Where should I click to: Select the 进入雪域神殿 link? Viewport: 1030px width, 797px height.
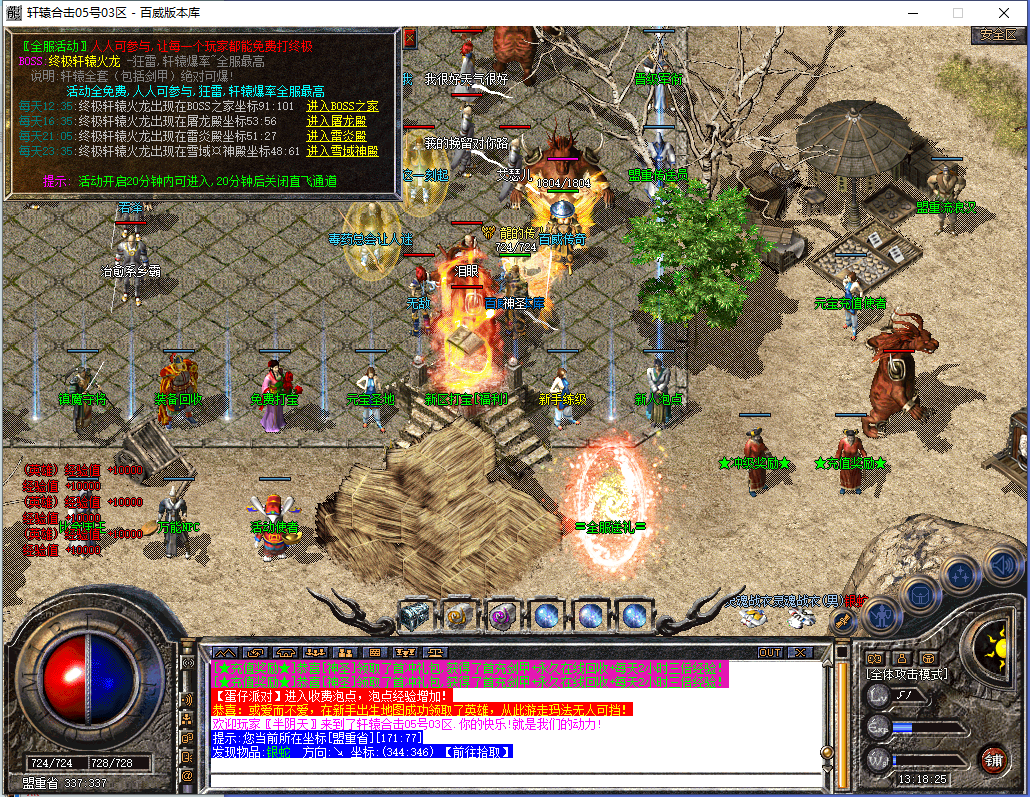click(x=342, y=151)
